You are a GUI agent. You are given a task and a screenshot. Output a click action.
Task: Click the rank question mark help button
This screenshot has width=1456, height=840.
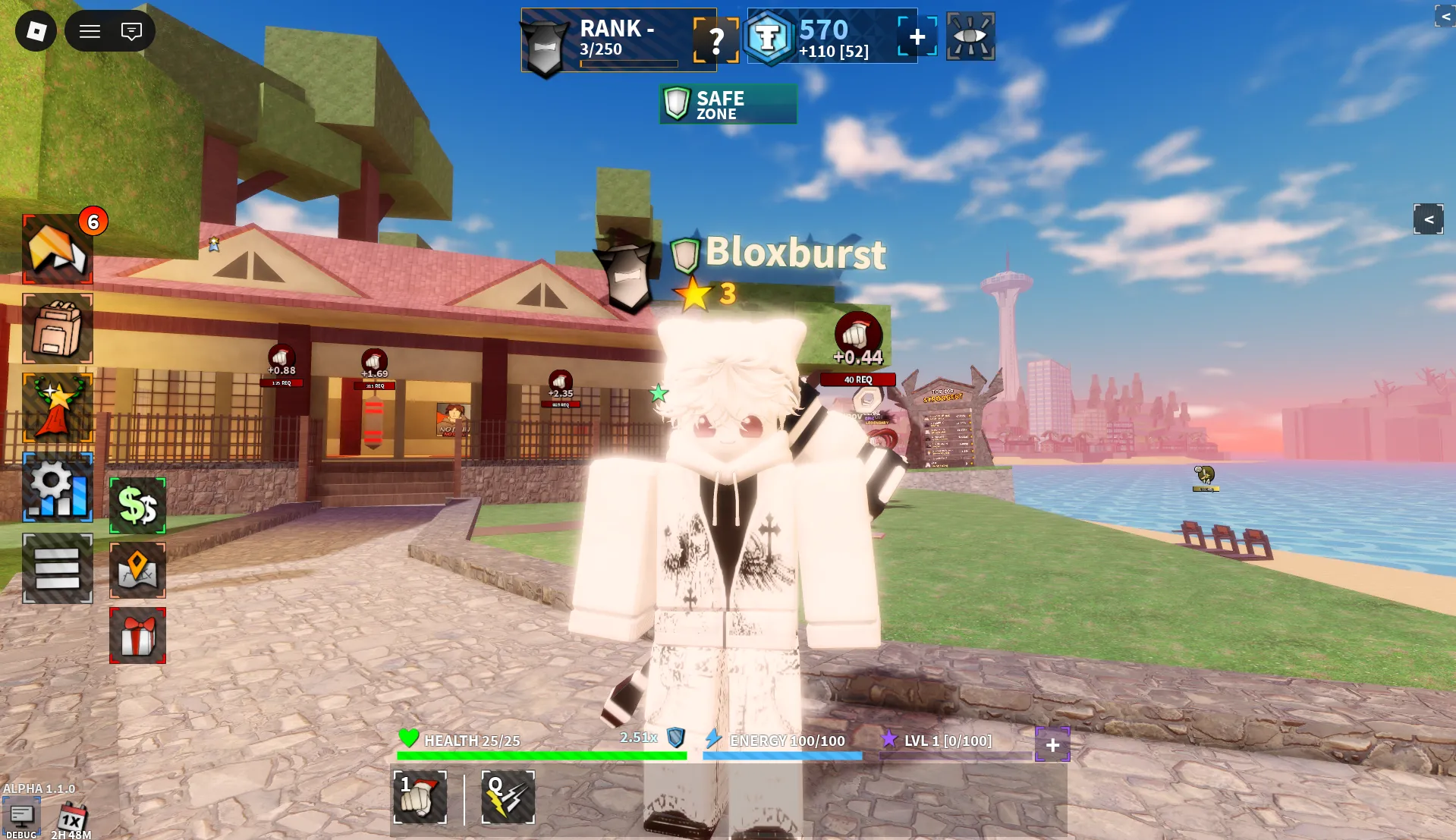pyautogui.click(x=715, y=39)
